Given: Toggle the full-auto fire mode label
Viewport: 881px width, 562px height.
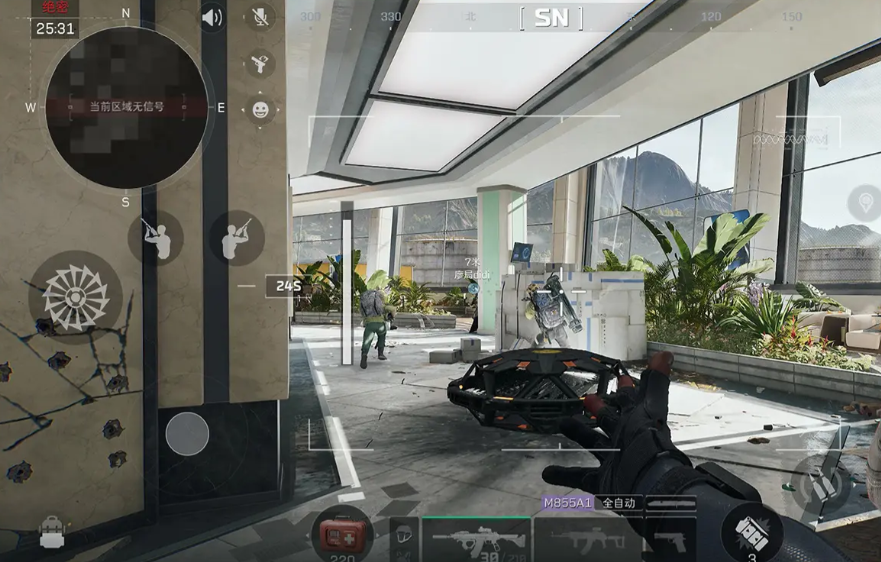Looking at the screenshot, I should point(617,504).
